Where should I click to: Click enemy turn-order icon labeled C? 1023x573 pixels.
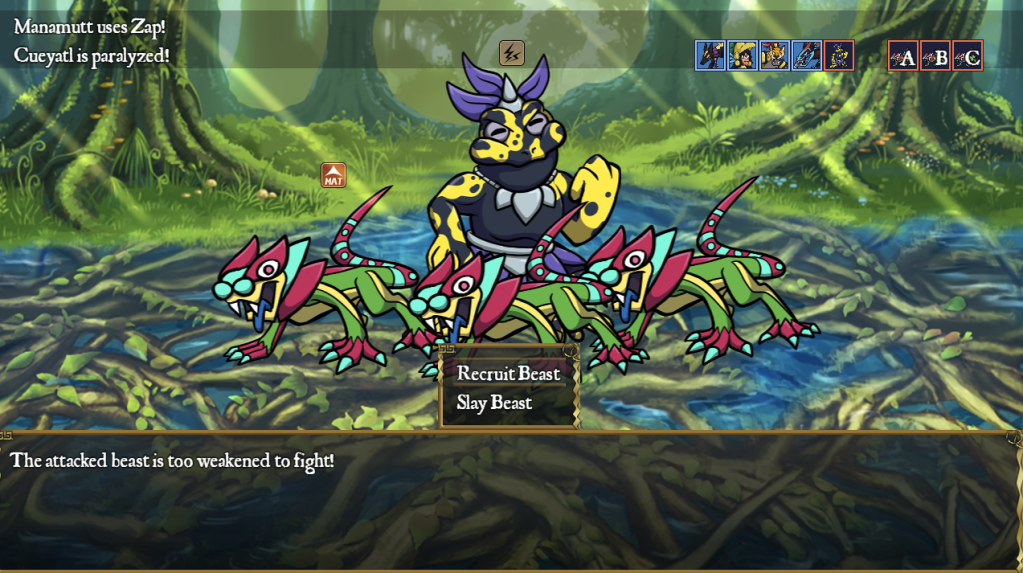pos(968,56)
